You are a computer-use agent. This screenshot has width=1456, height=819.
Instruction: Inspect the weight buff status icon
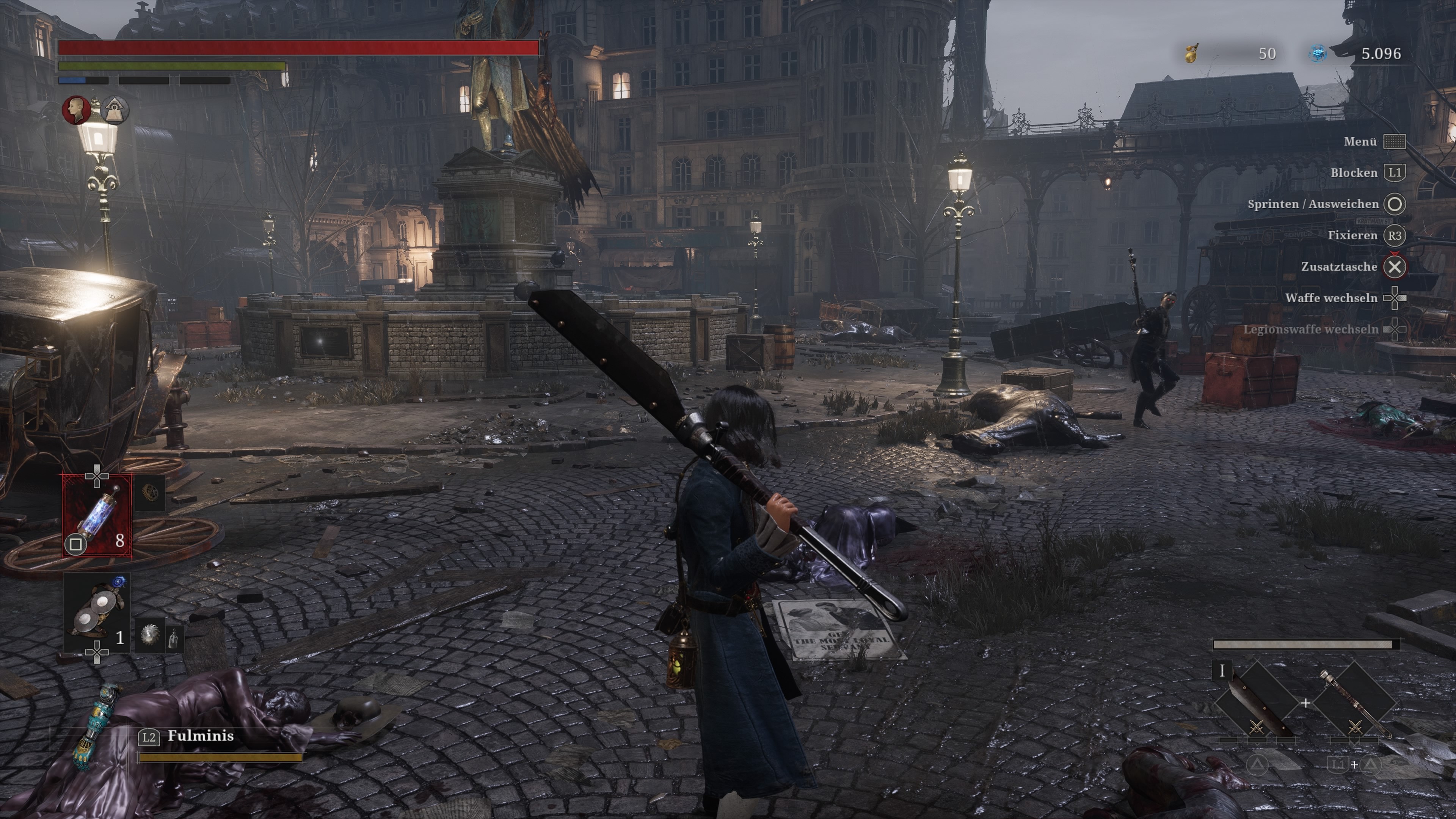(x=115, y=110)
